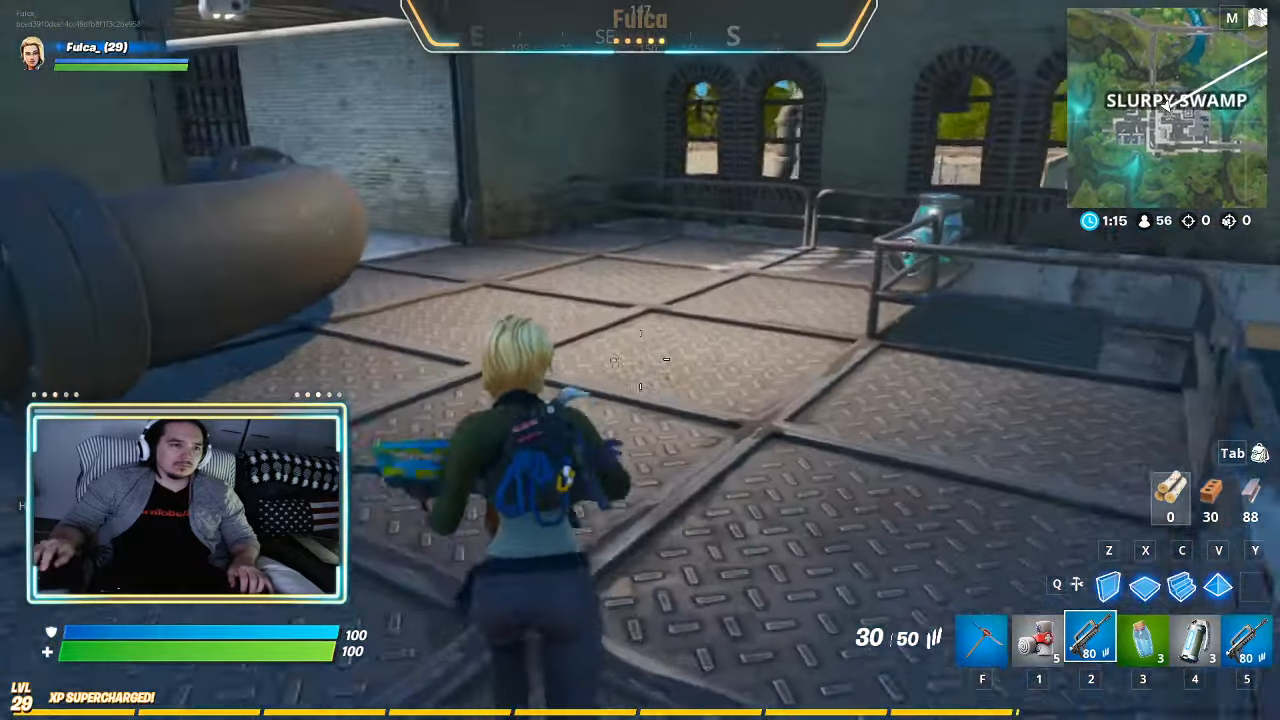Pick the stairs building piece
This screenshot has width=1280, height=720.
[x=1181, y=586]
